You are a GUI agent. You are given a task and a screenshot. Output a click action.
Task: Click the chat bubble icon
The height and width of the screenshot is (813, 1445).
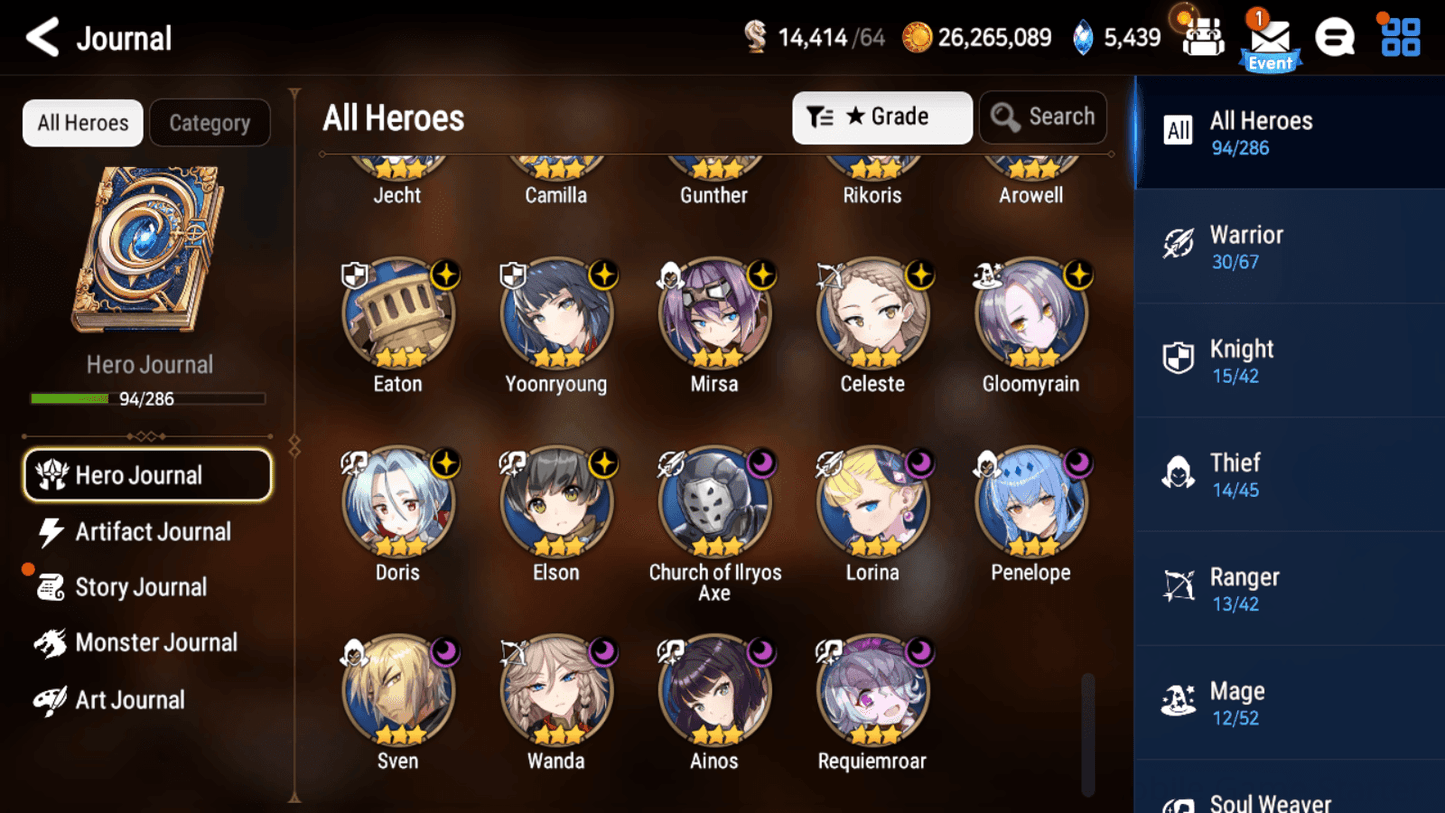1335,36
